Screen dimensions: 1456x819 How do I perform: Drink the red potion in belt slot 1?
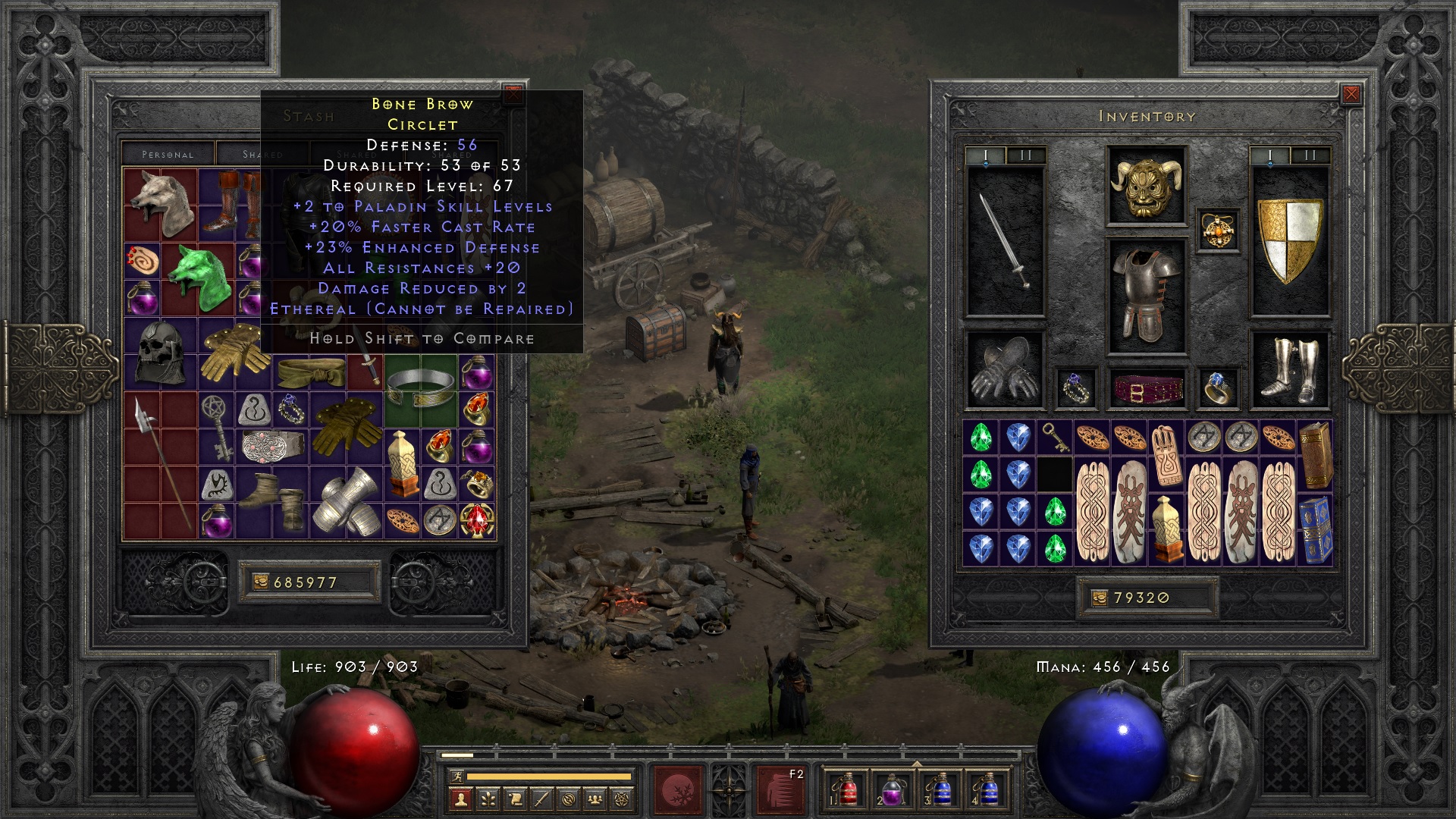pos(847,790)
